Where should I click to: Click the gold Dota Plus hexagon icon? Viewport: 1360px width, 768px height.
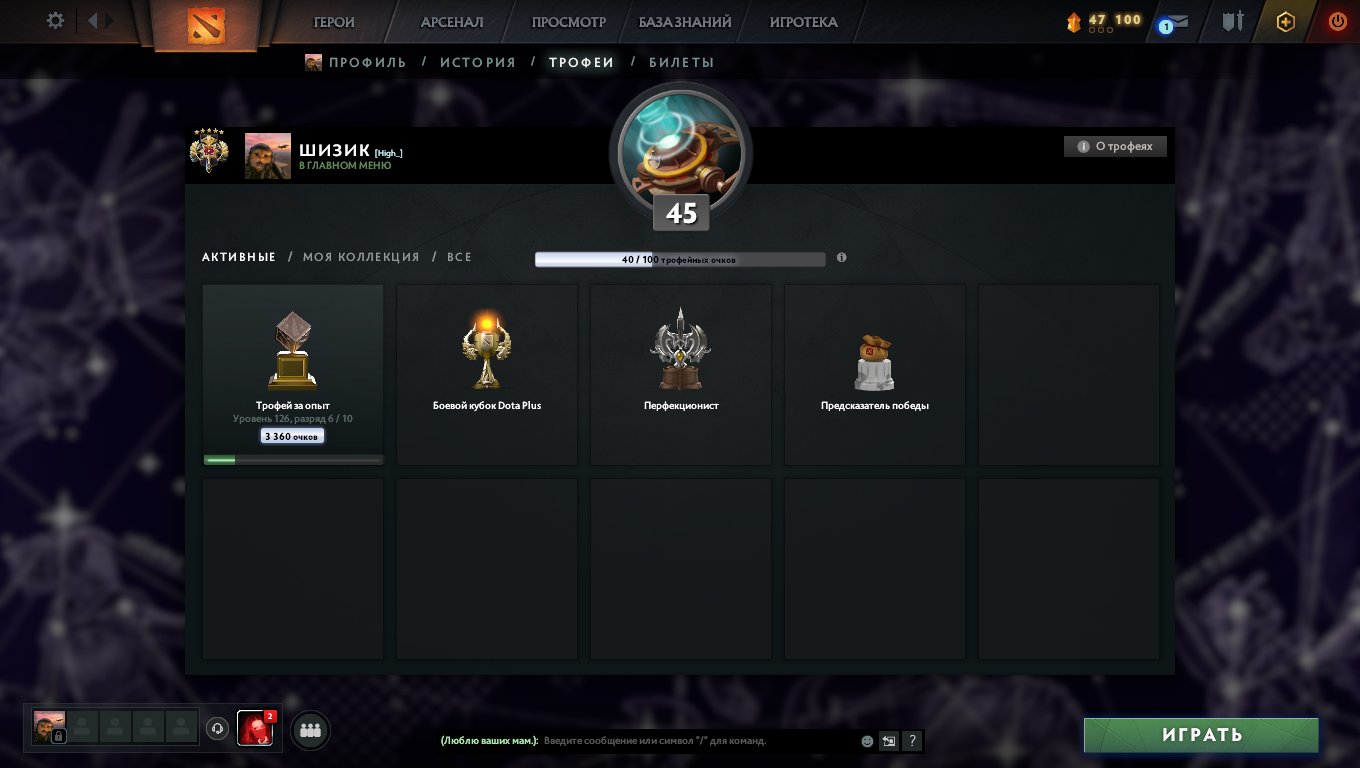[x=1286, y=20]
